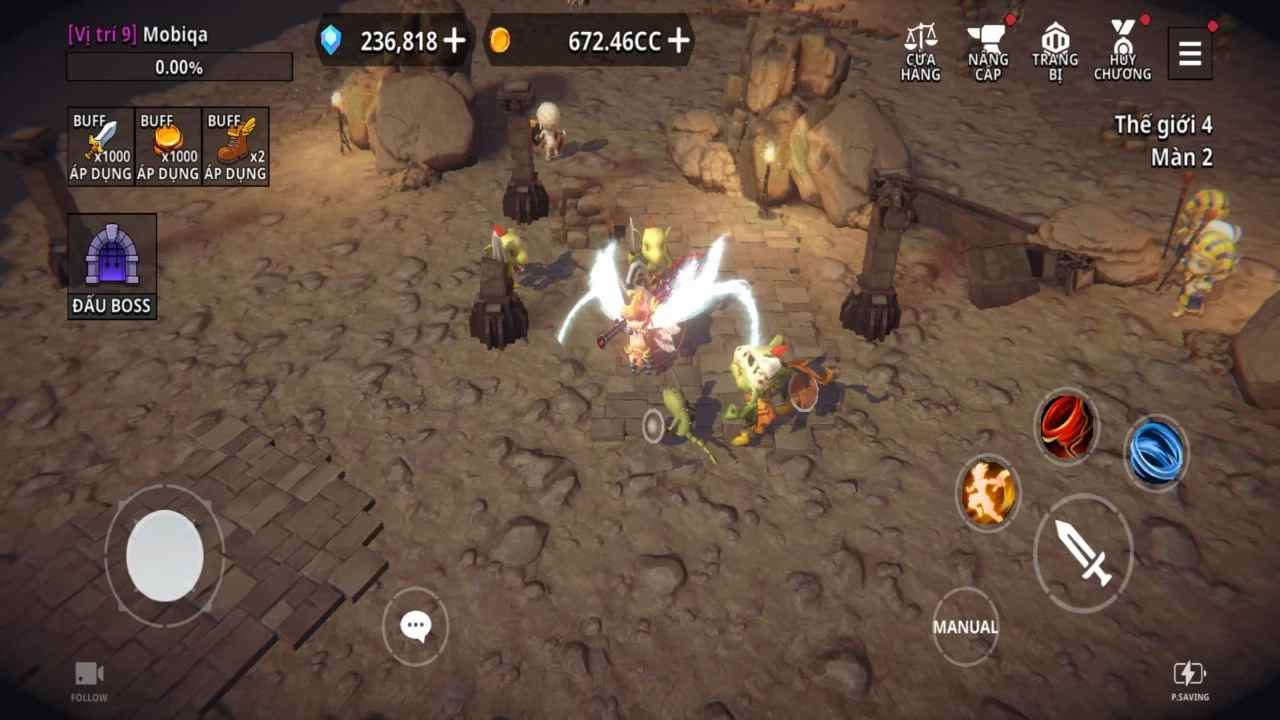
Task: Tap the sword attack button icon
Action: (1083, 553)
